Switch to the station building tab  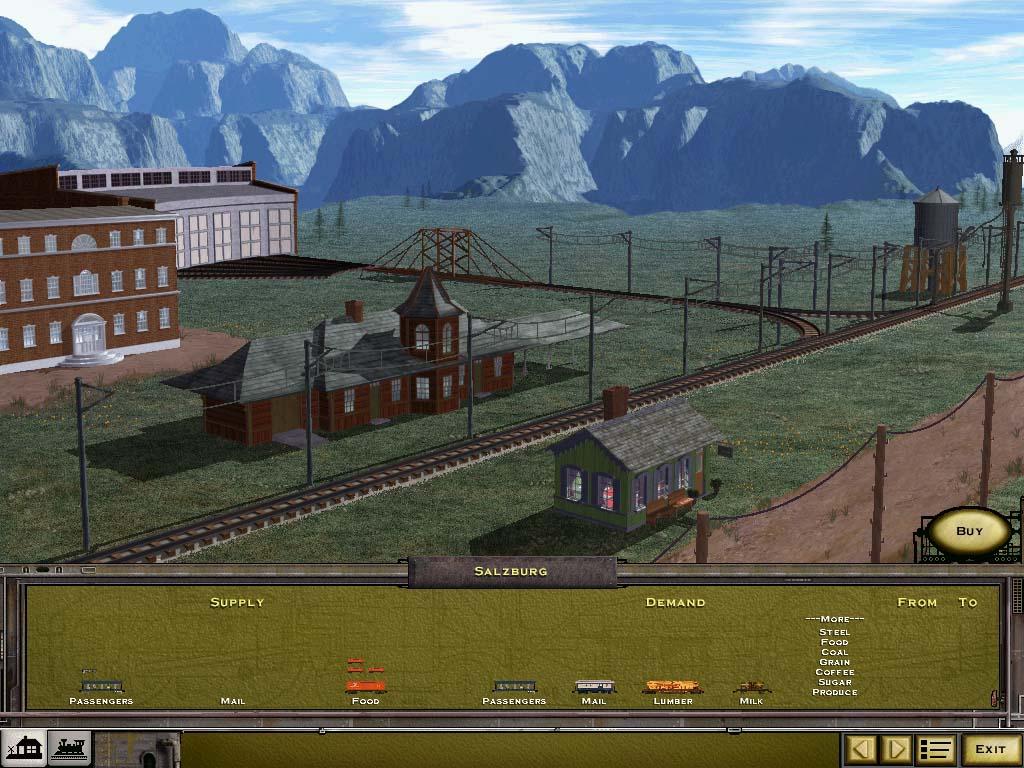click(x=24, y=748)
